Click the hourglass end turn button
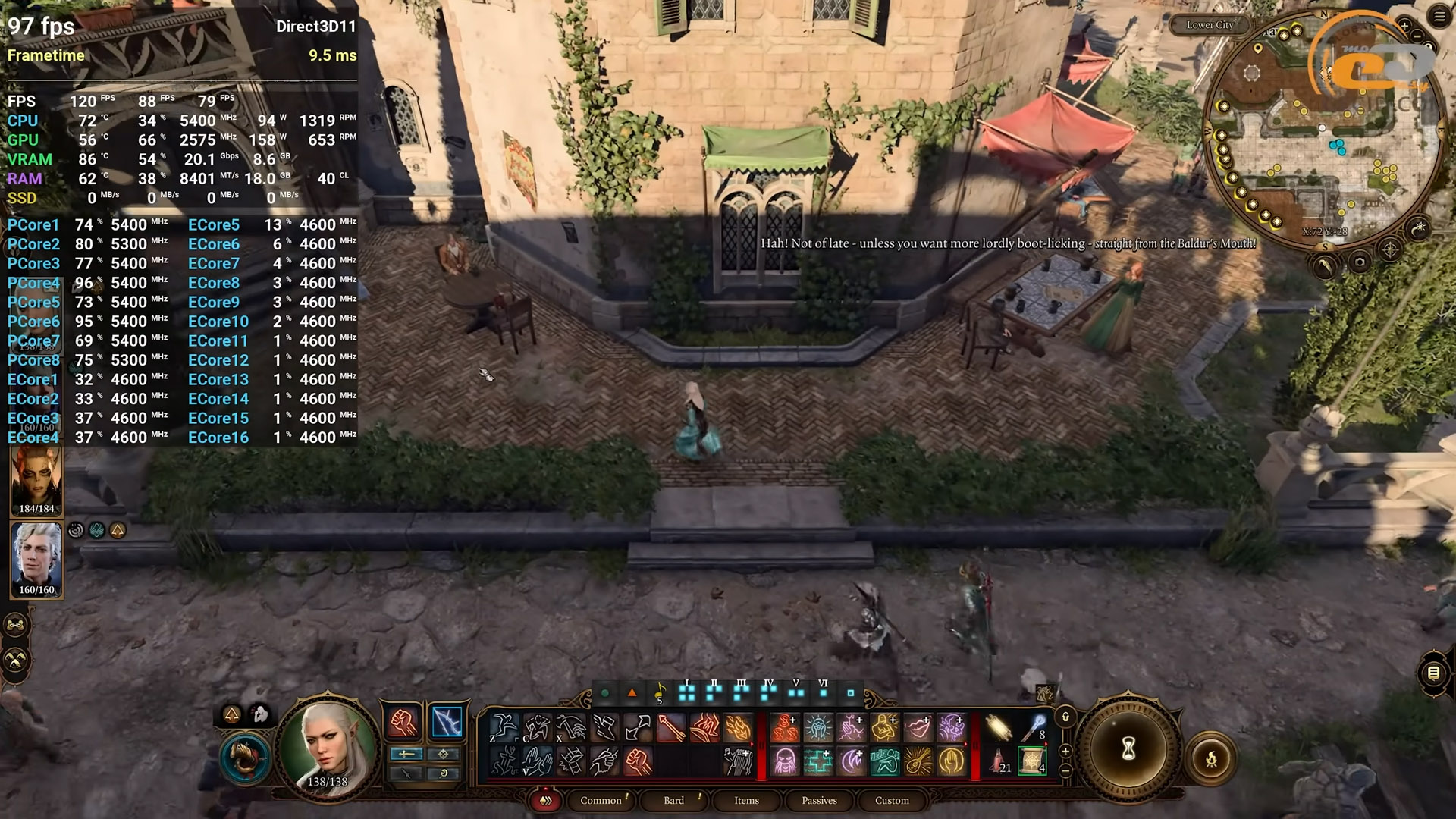1456x819 pixels. tap(1128, 749)
